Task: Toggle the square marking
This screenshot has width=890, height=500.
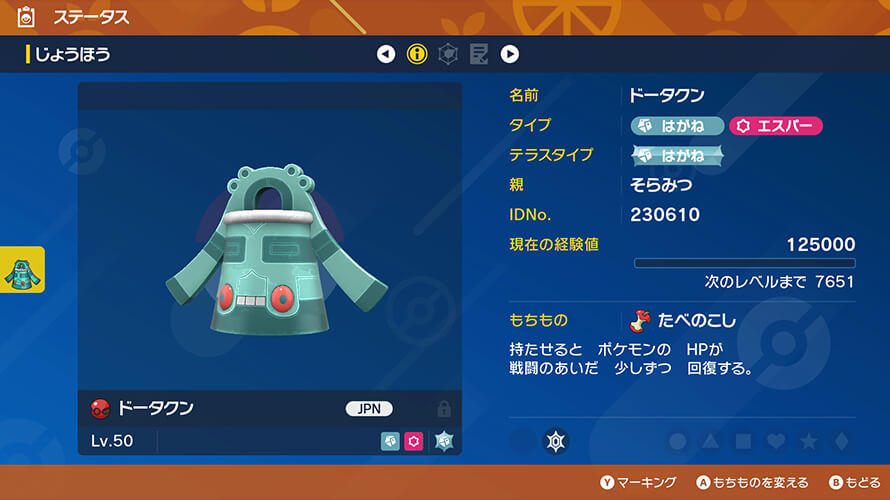Action: (x=744, y=440)
